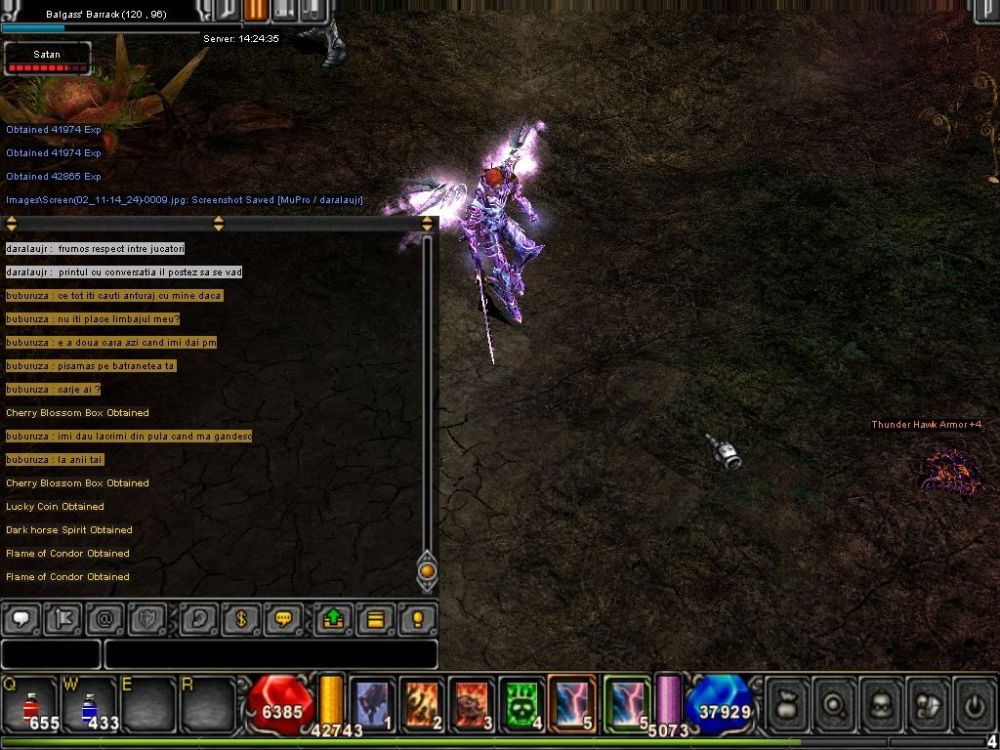Select the fire skill numbered 2
Image resolution: width=1000 pixels, height=750 pixels.
(422, 703)
